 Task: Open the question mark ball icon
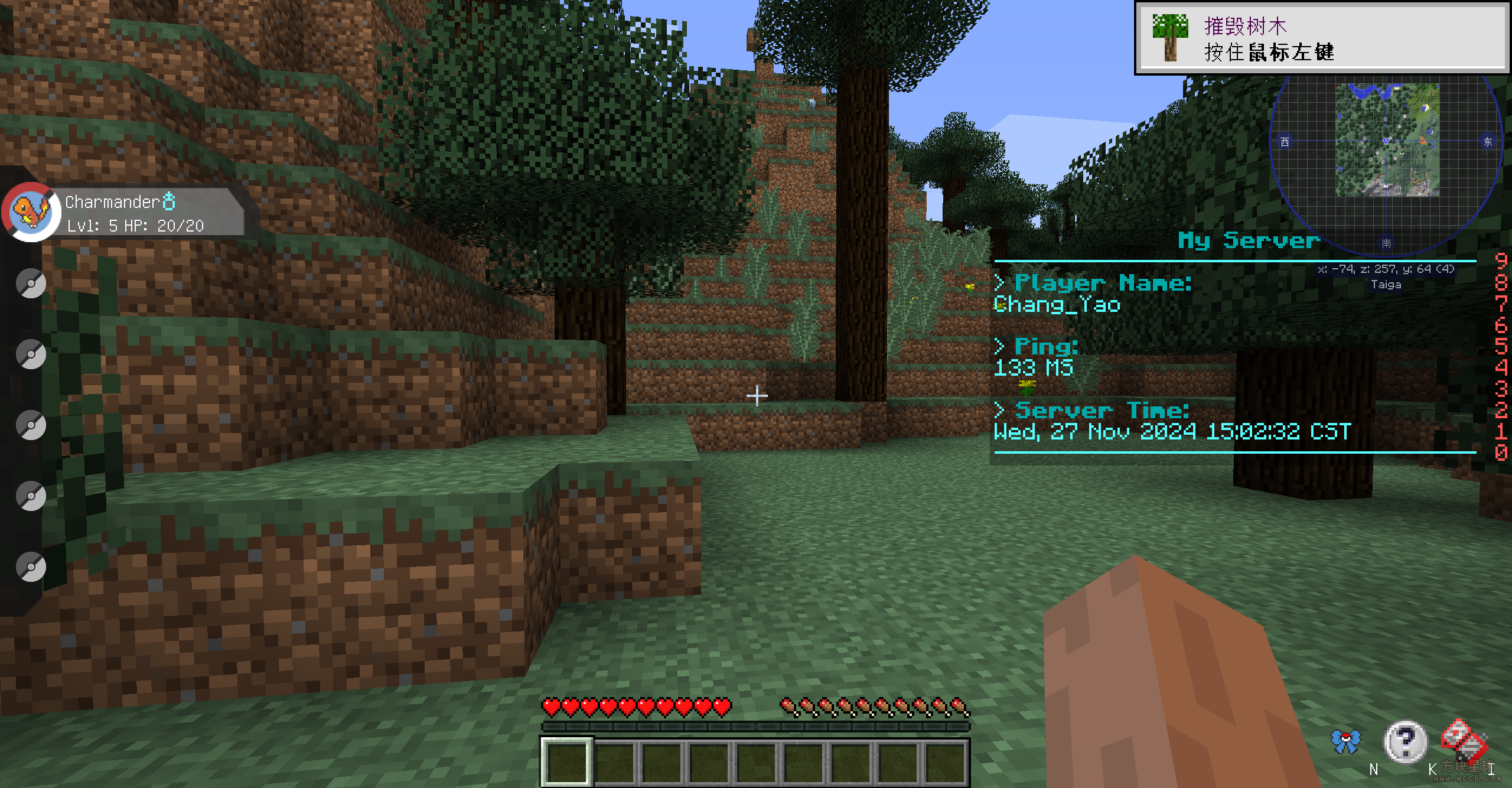tap(1406, 741)
